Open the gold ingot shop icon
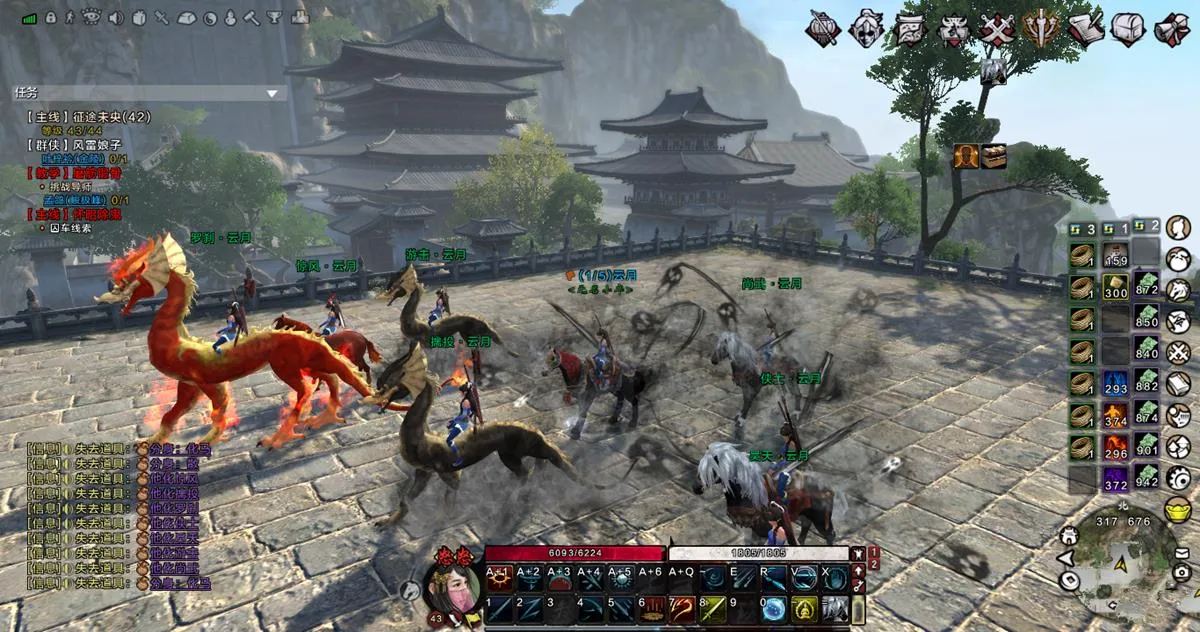1200x632 pixels. click(1178, 510)
